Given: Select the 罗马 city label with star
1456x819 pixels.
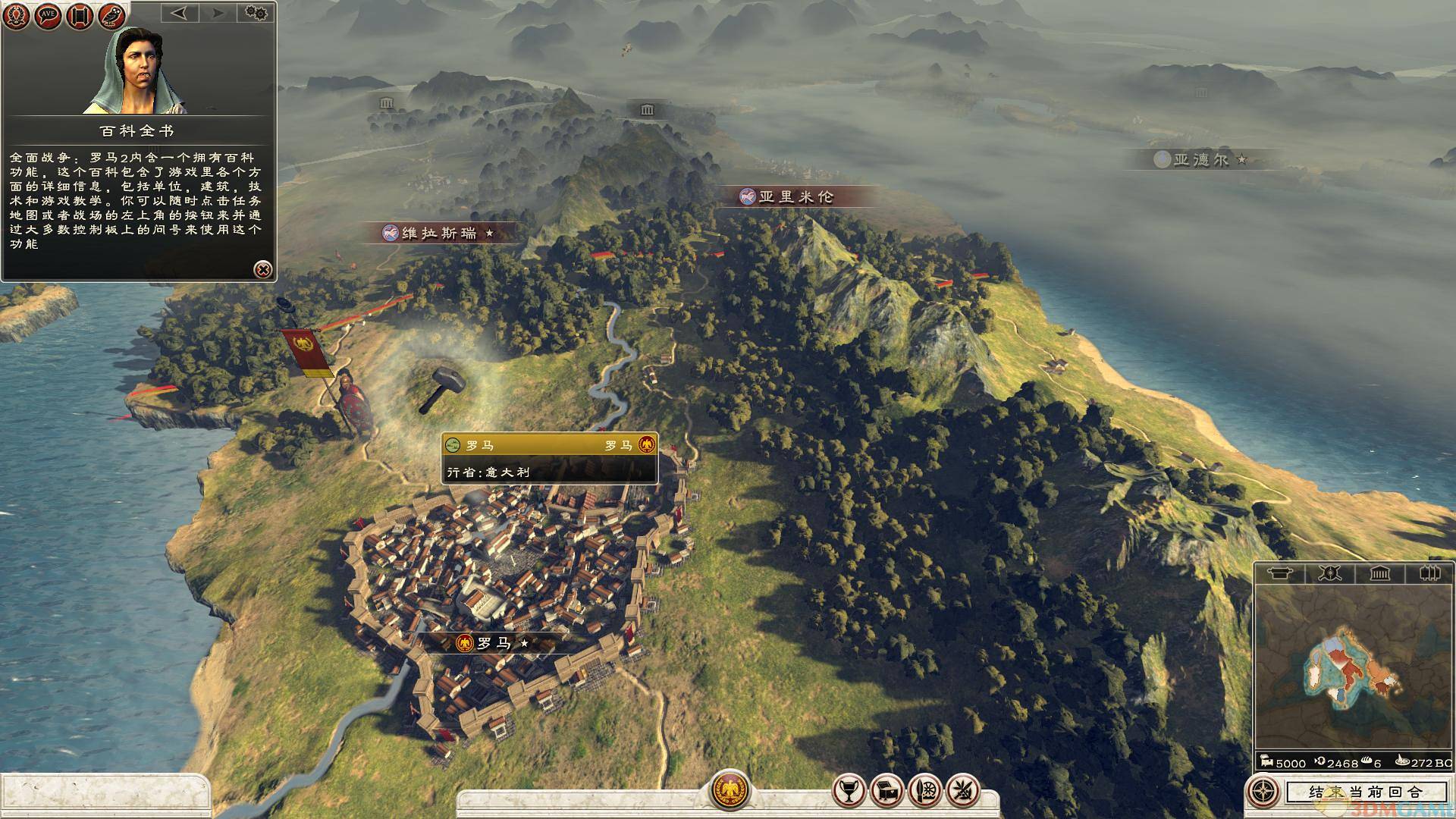Looking at the screenshot, I should 493,644.
